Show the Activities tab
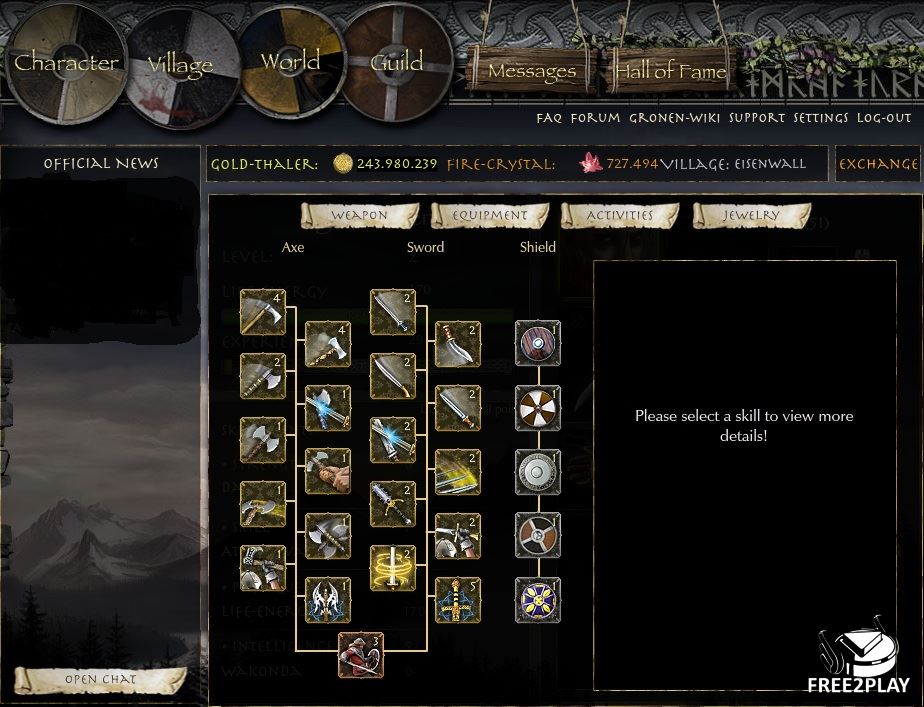Viewport: 924px width, 707px height. [x=619, y=215]
